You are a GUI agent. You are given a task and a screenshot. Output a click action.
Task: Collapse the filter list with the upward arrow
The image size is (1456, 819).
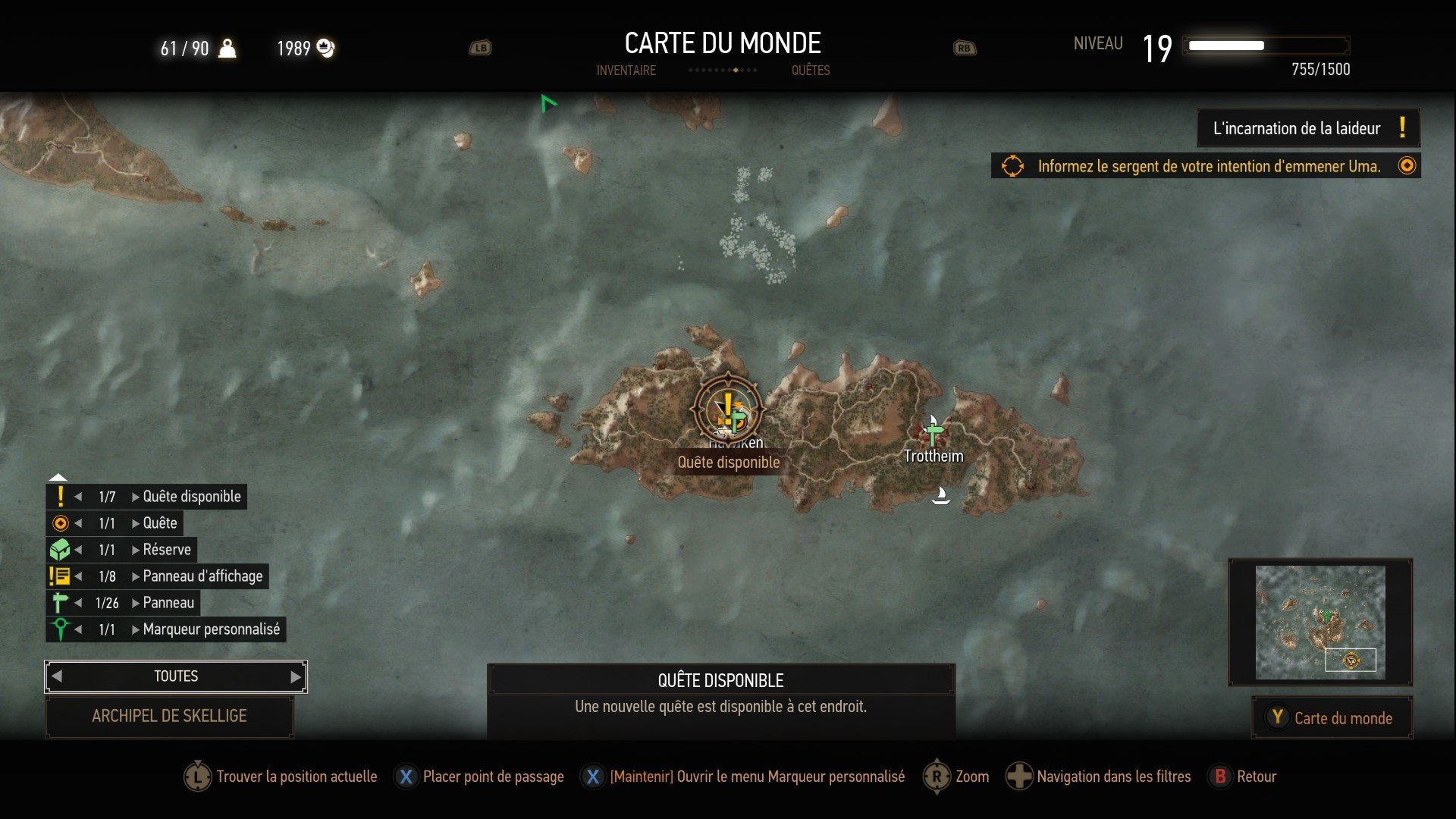(58, 478)
